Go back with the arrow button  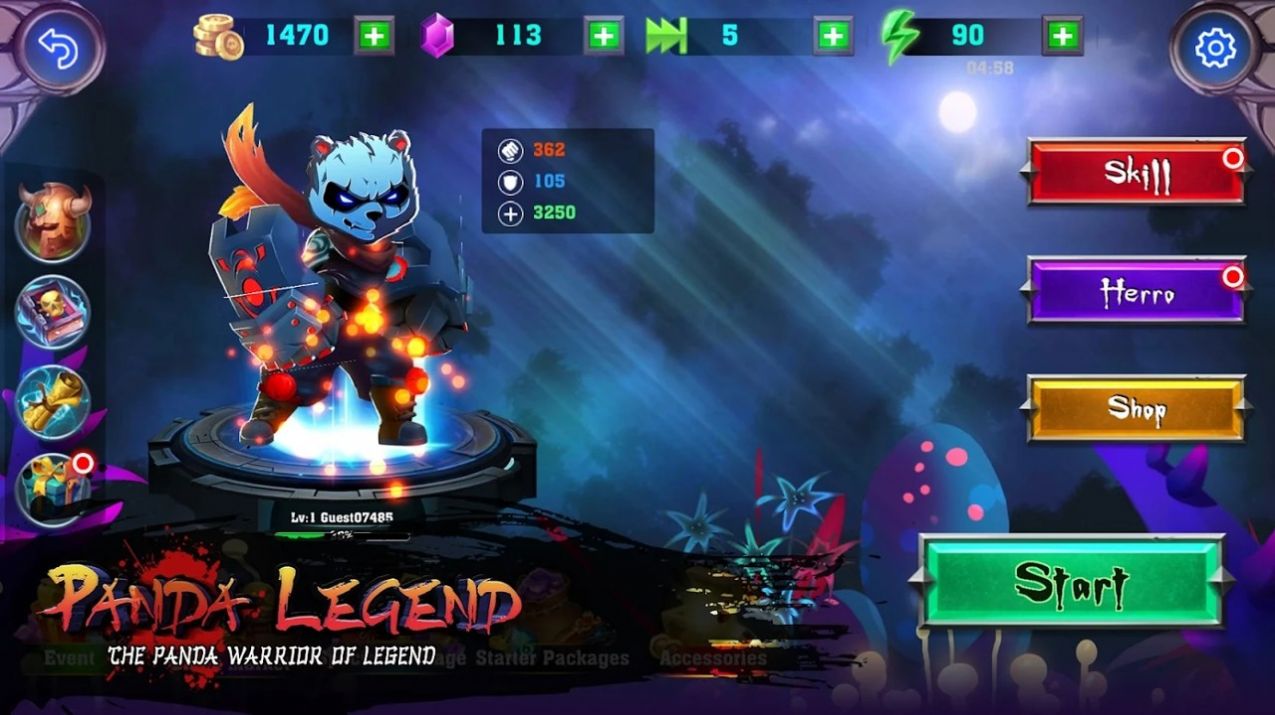point(58,48)
